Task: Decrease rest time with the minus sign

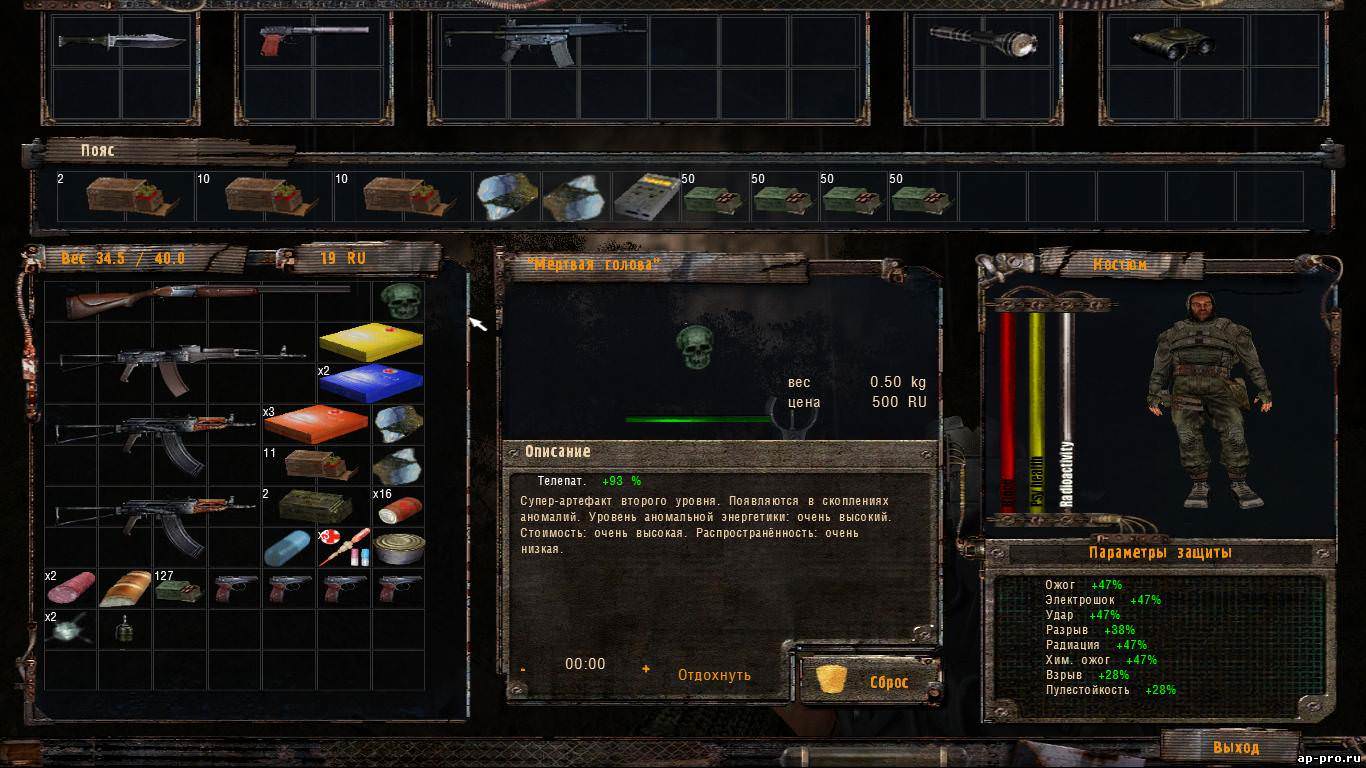Action: (x=523, y=669)
